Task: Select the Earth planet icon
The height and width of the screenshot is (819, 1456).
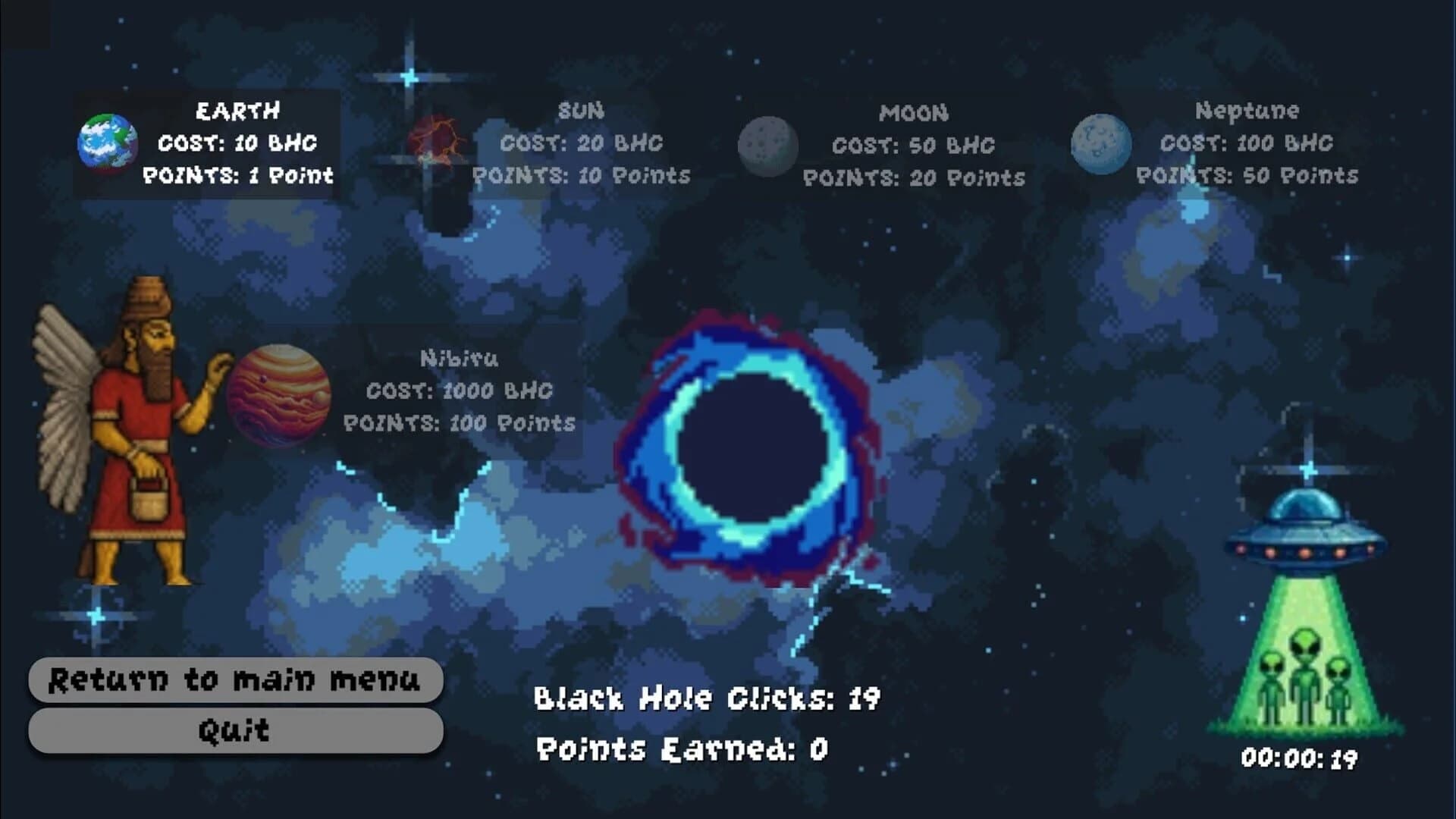Action: tap(108, 144)
